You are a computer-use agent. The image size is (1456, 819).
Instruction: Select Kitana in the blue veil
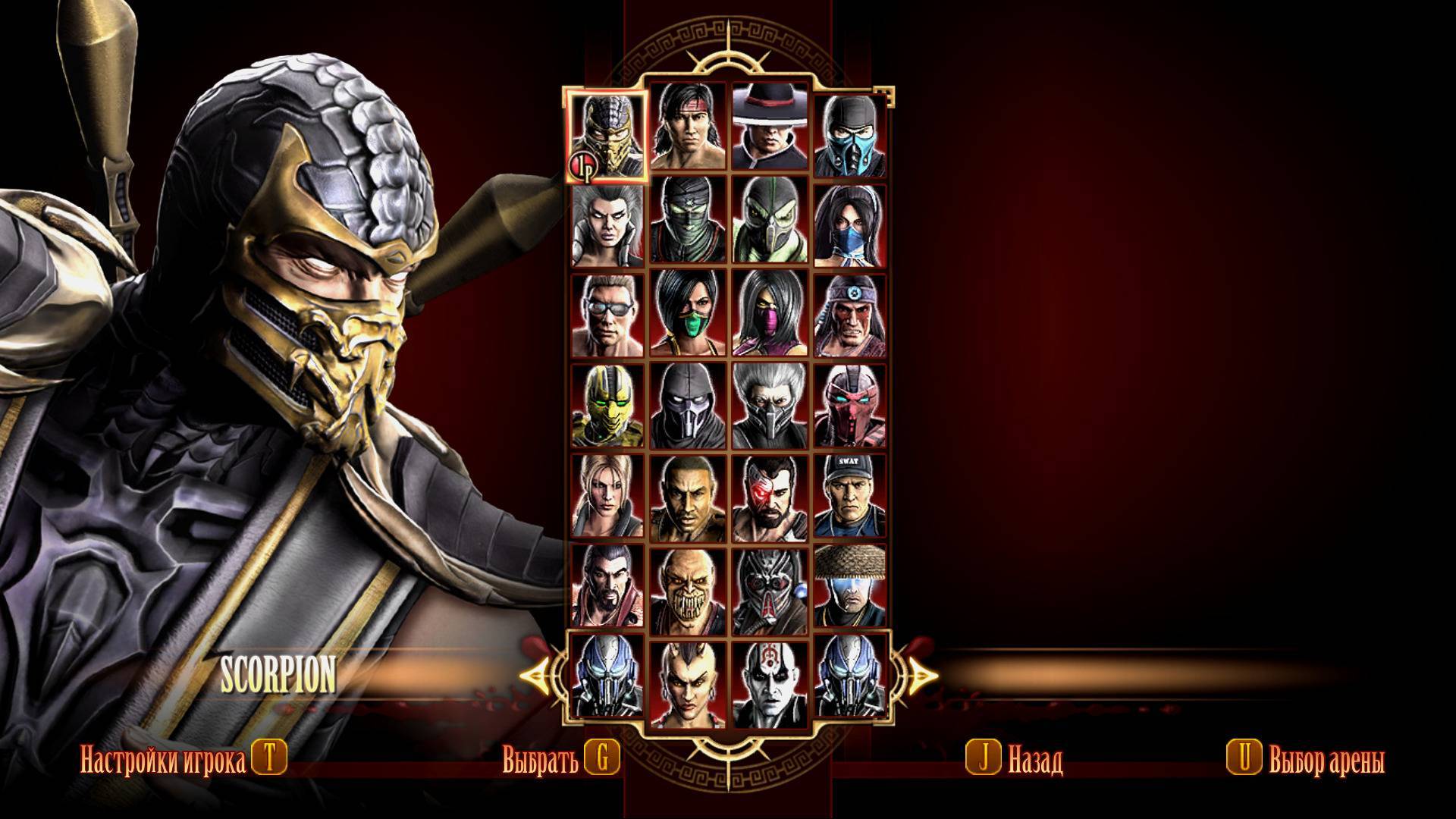850,225
